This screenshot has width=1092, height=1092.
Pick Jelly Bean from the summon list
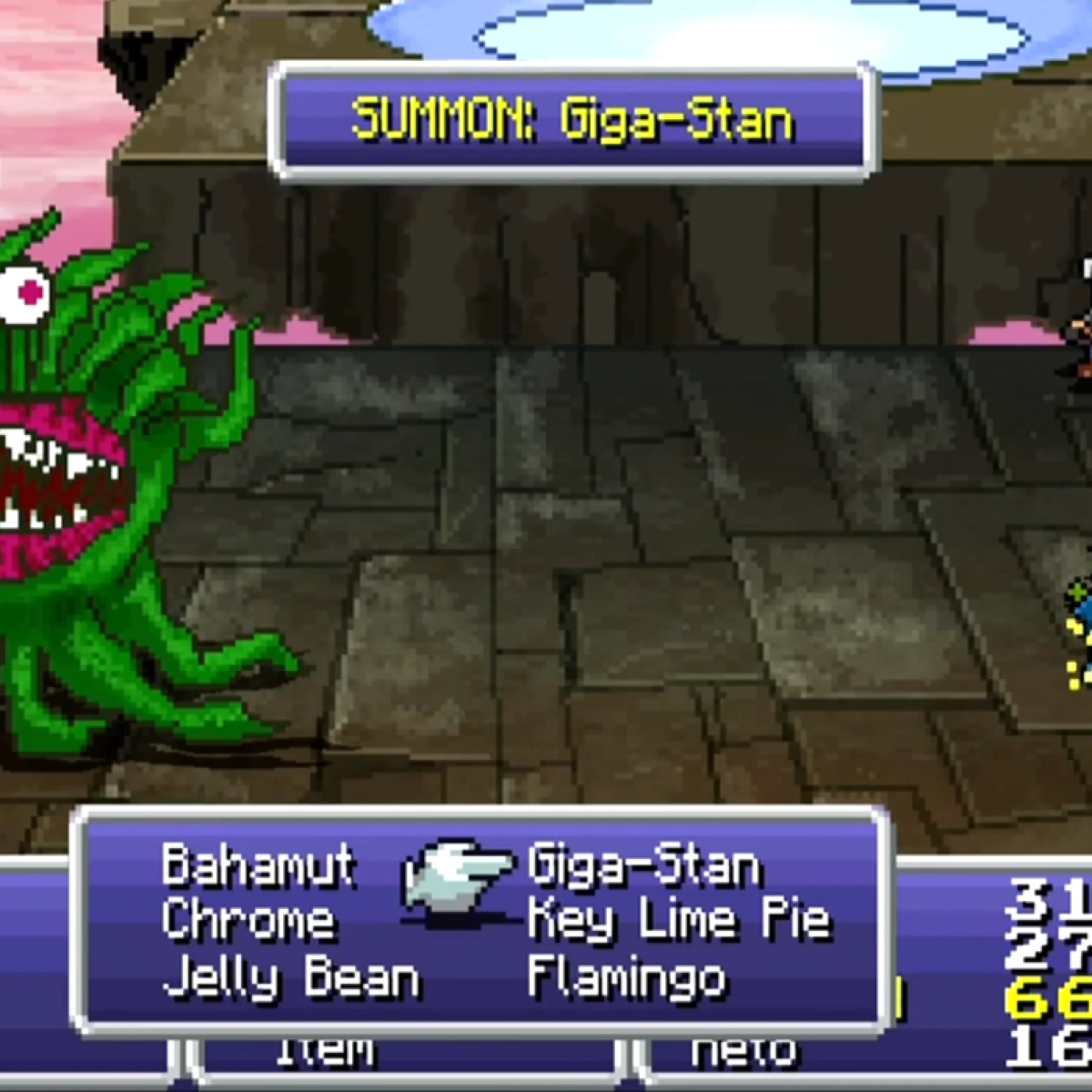coord(291,978)
